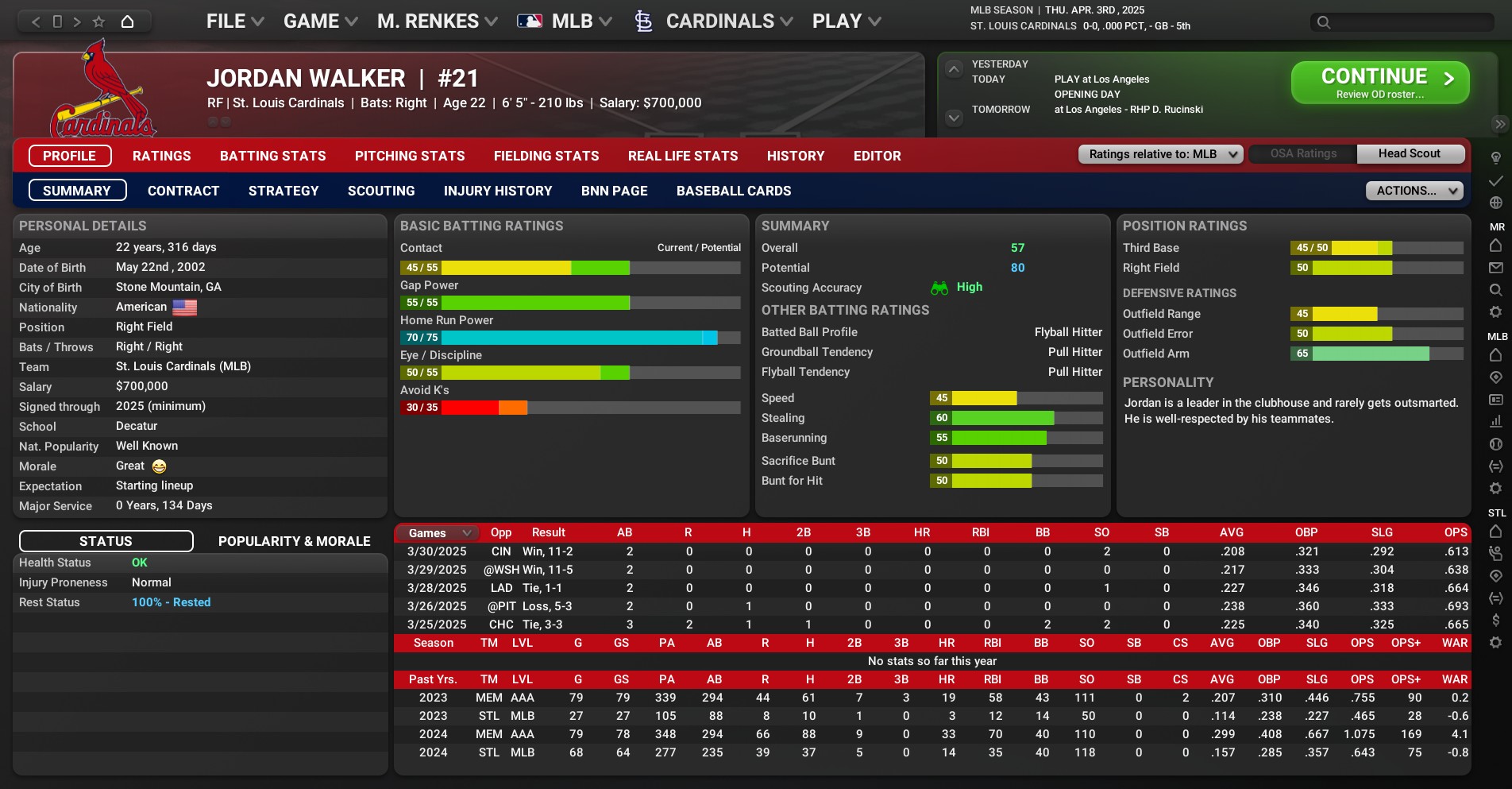Switch to POPULARITY & MORALE panel
The height and width of the screenshot is (789, 1512).
[294, 542]
